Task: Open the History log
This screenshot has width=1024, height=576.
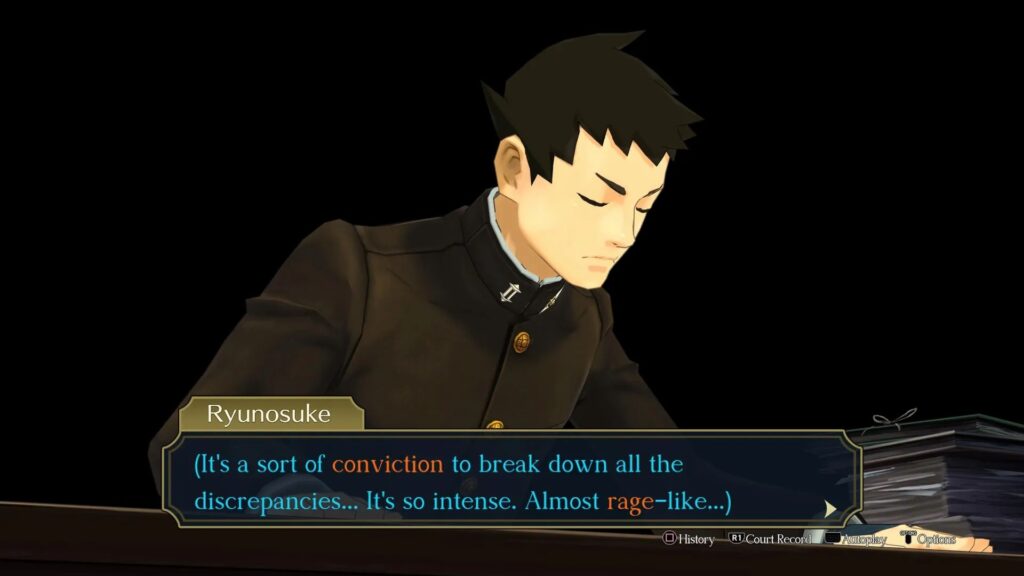Action: pos(688,539)
